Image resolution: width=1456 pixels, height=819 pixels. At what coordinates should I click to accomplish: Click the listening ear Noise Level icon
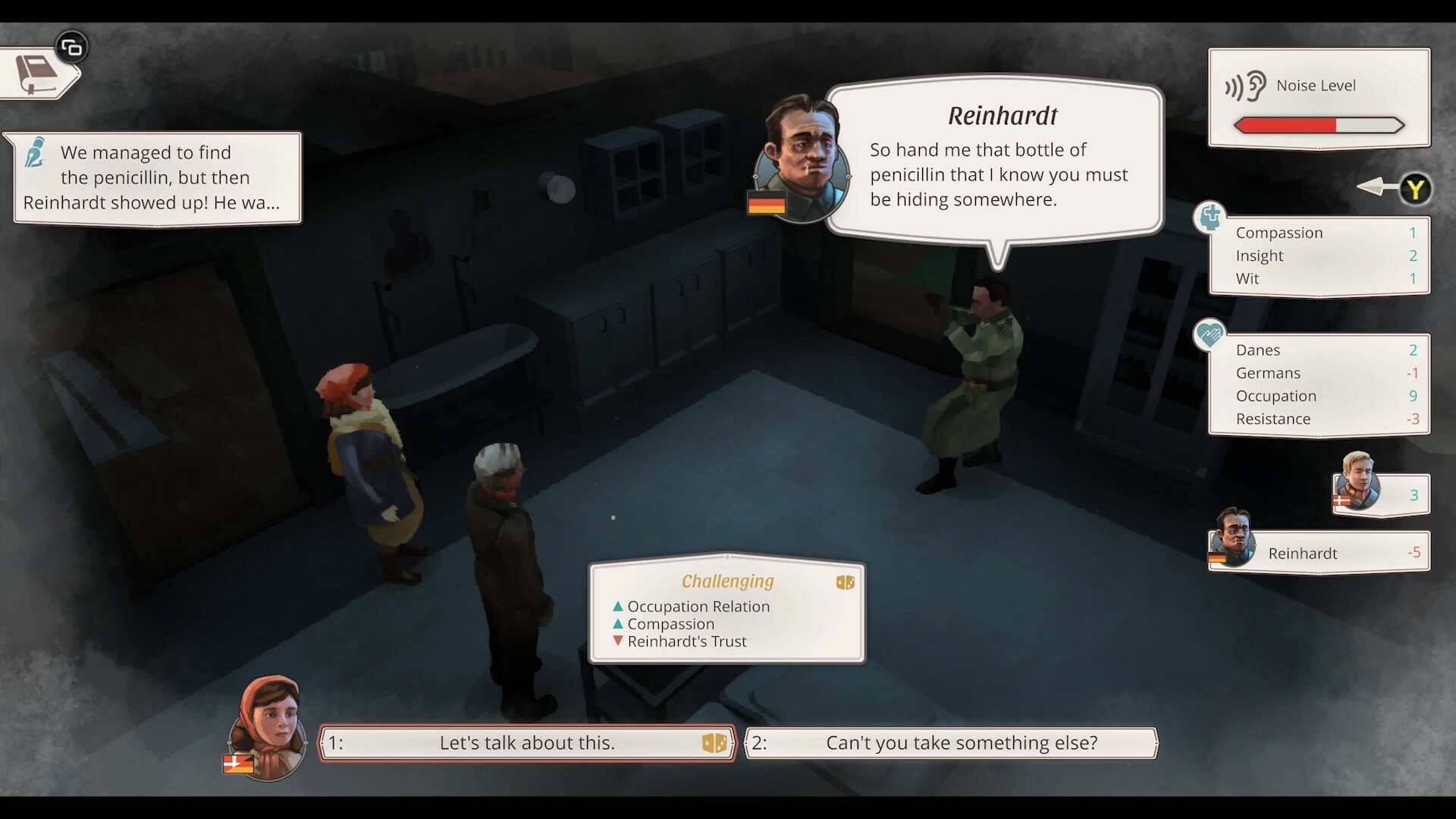pyautogui.click(x=1244, y=86)
